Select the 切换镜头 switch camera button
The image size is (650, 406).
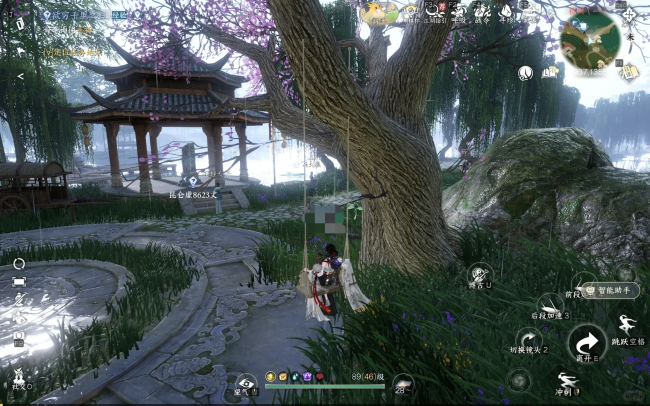pyautogui.click(x=529, y=338)
